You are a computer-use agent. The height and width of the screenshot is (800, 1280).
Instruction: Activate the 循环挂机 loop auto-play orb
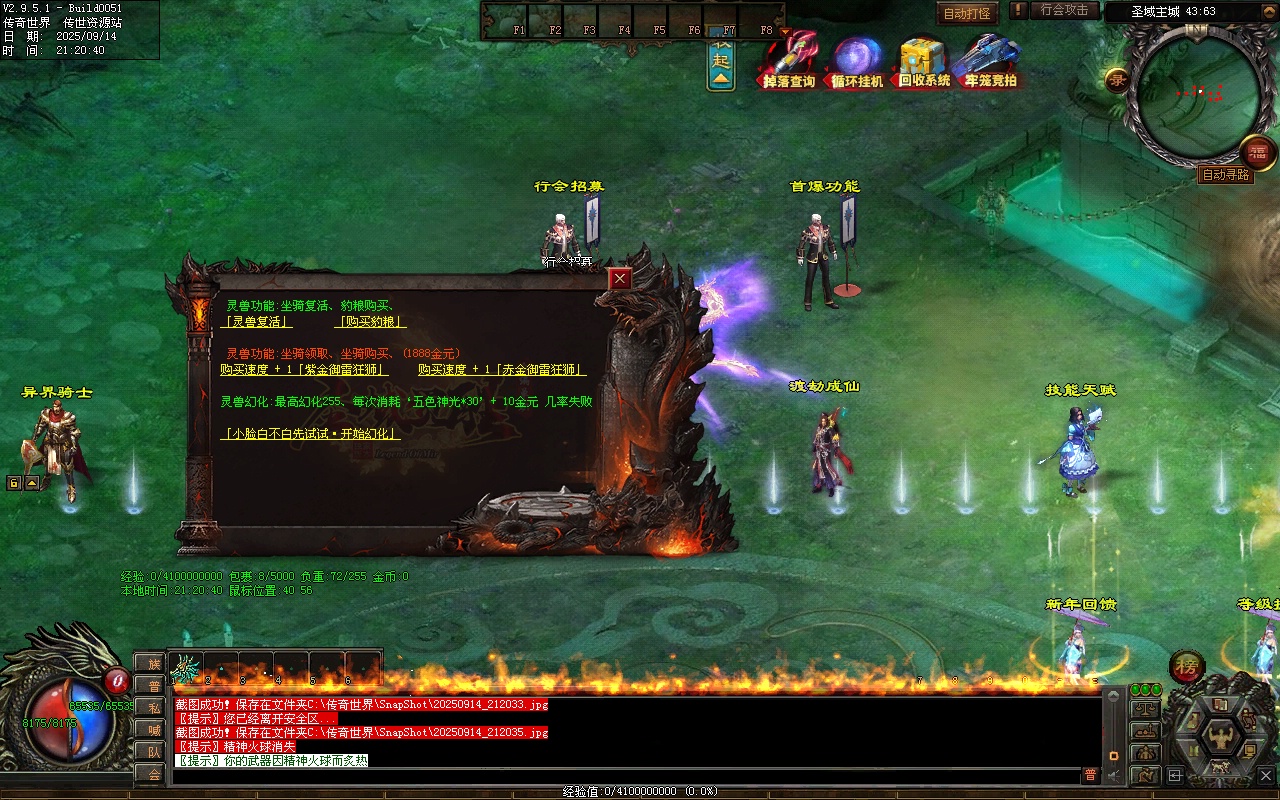point(857,60)
